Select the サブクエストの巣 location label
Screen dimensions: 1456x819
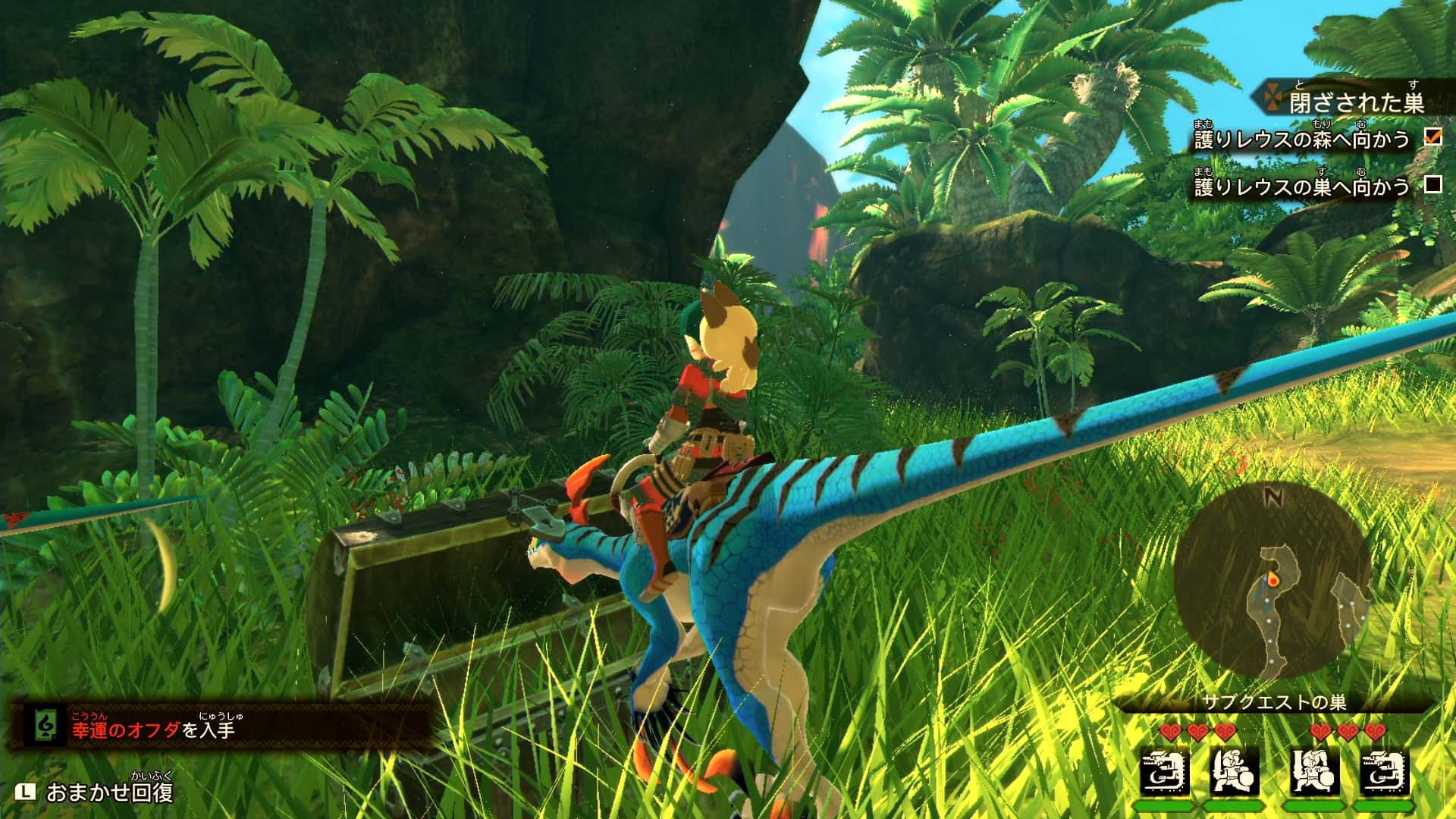[x=1274, y=702]
